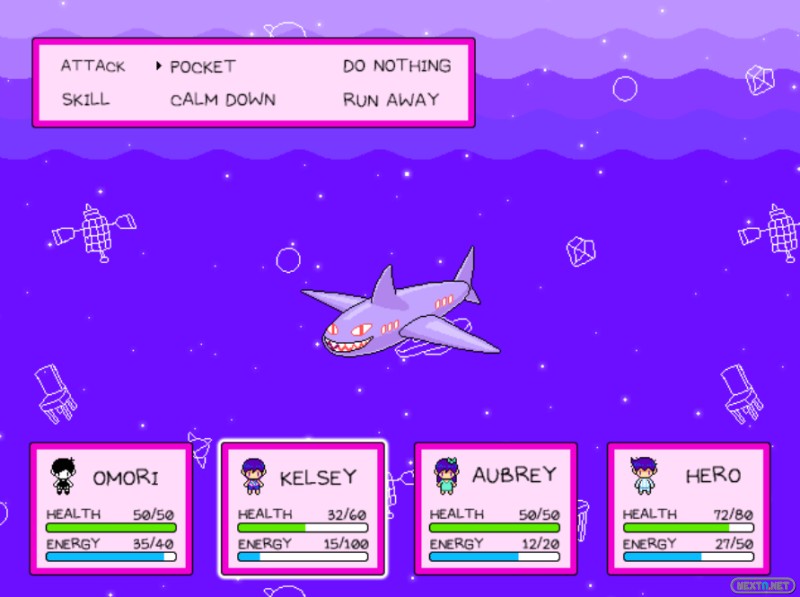This screenshot has height=597, width=800.
Task: Choose AUBREY's party card
Action: point(495,509)
